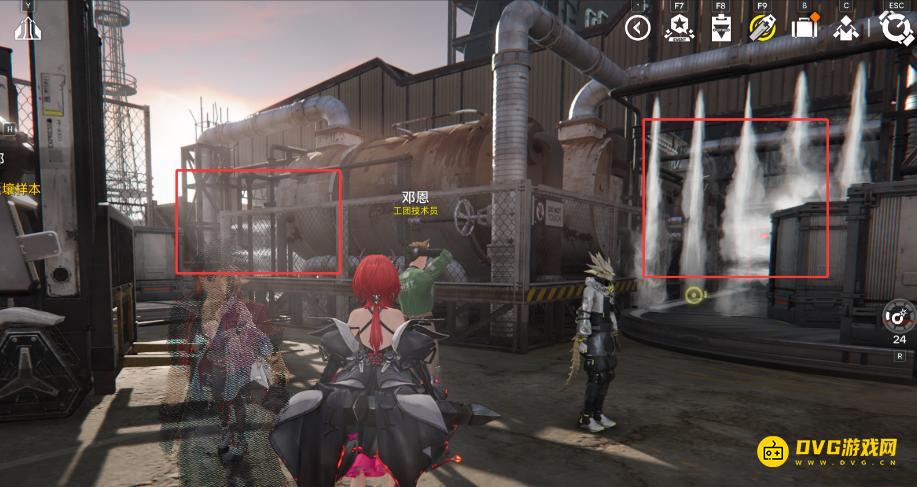Open the star event badge menu
Screen dimensions: 917x487
point(678,28)
